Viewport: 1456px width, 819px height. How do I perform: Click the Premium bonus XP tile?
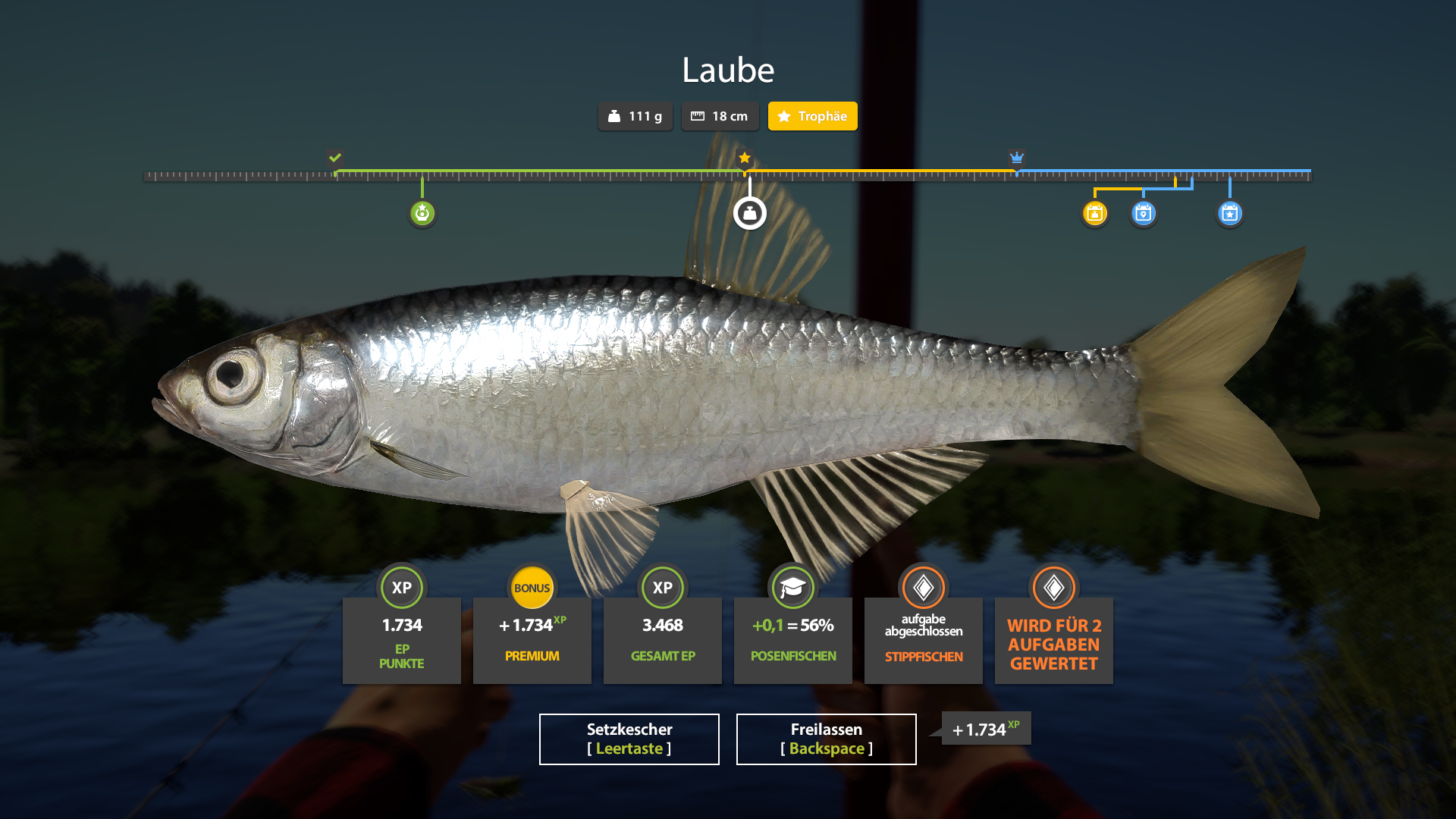[532, 639]
